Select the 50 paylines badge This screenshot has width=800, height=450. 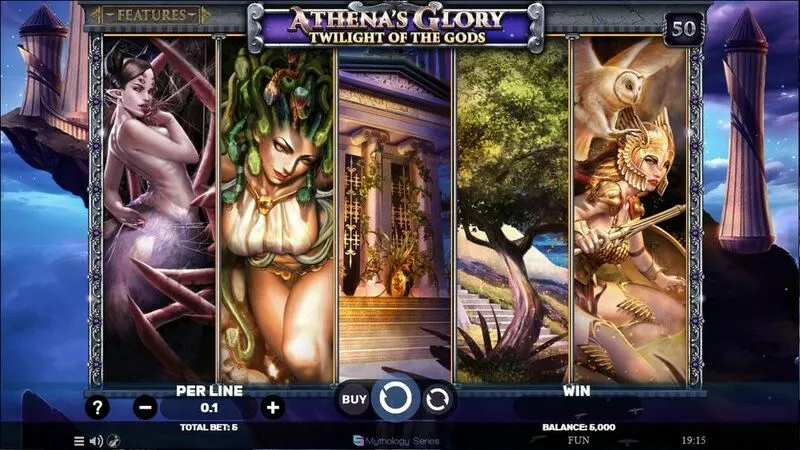pyautogui.click(x=683, y=28)
